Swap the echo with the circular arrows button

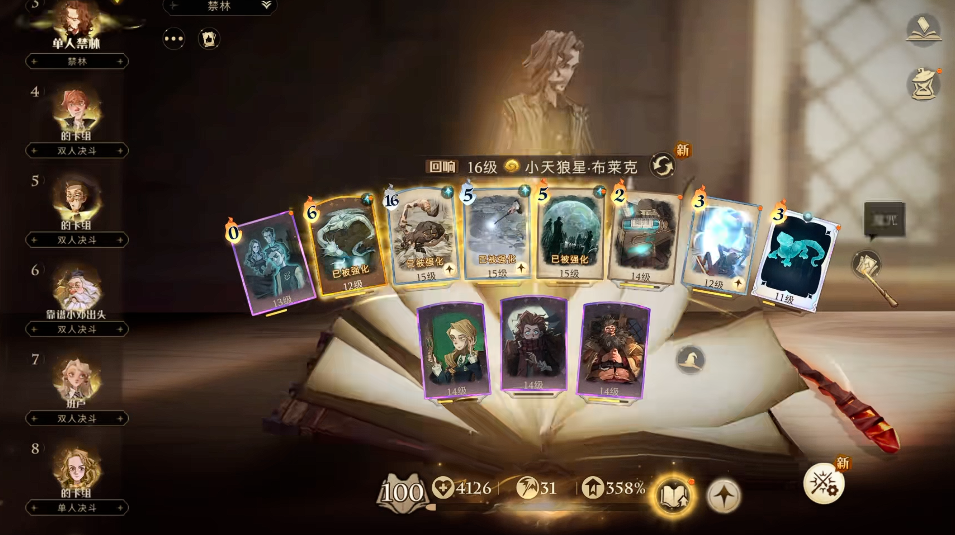662,165
